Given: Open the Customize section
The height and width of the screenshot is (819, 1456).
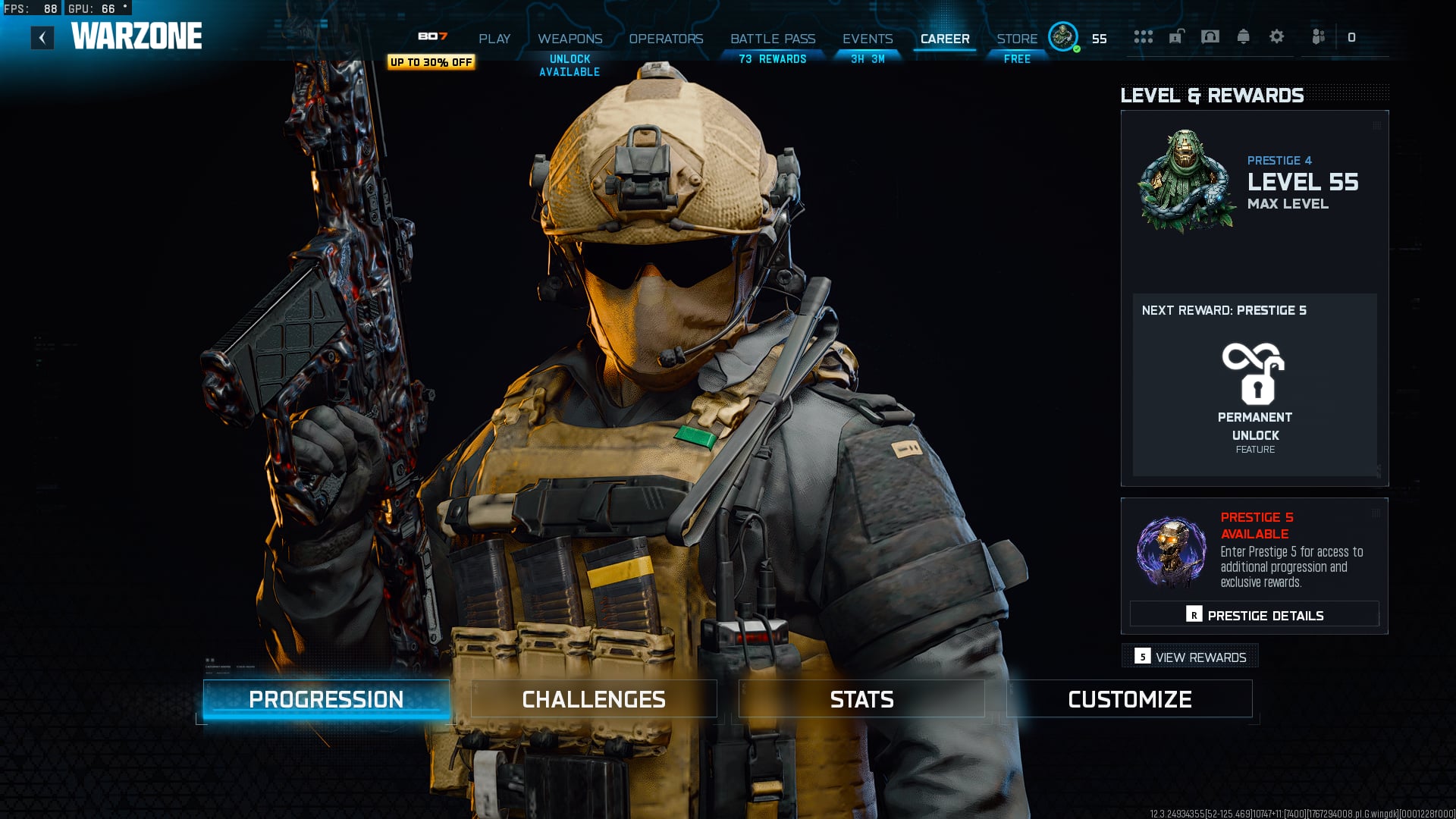Looking at the screenshot, I should pyautogui.click(x=1129, y=699).
